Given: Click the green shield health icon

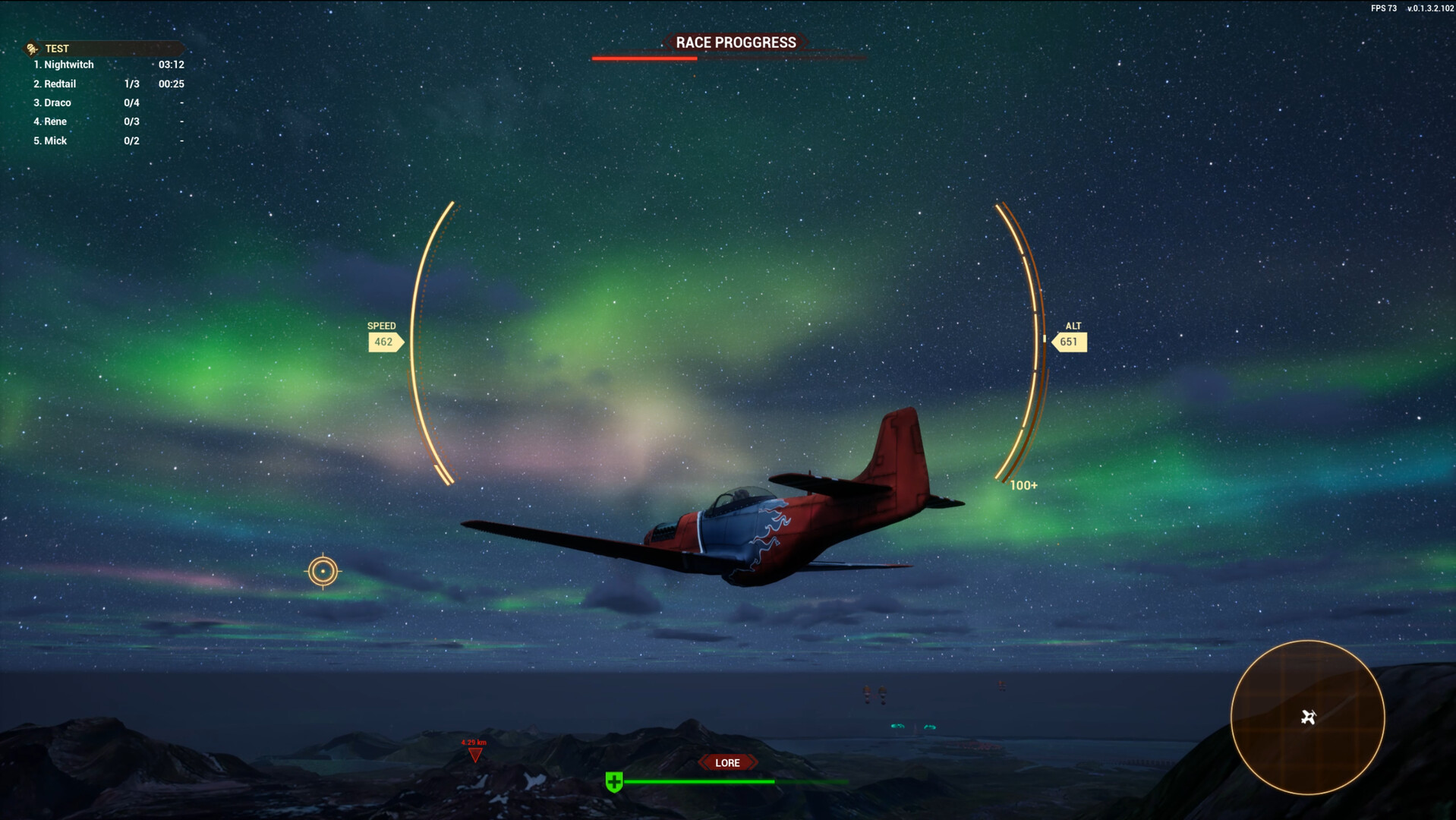Looking at the screenshot, I should pos(613,781).
